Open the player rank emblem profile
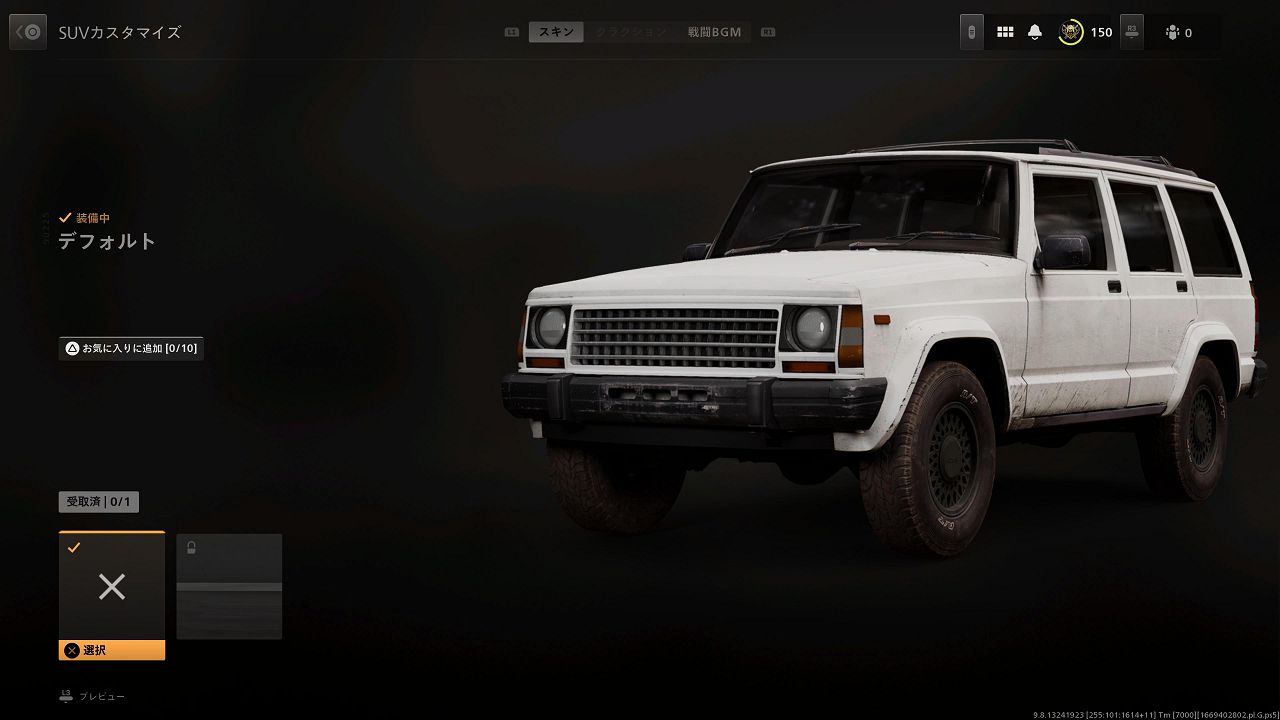This screenshot has width=1280, height=720. click(x=1071, y=32)
